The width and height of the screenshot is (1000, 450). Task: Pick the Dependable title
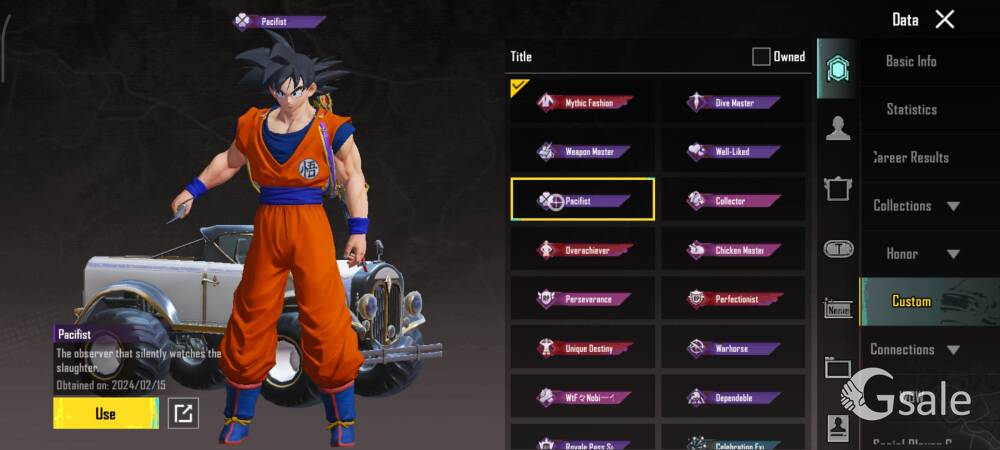pos(733,396)
